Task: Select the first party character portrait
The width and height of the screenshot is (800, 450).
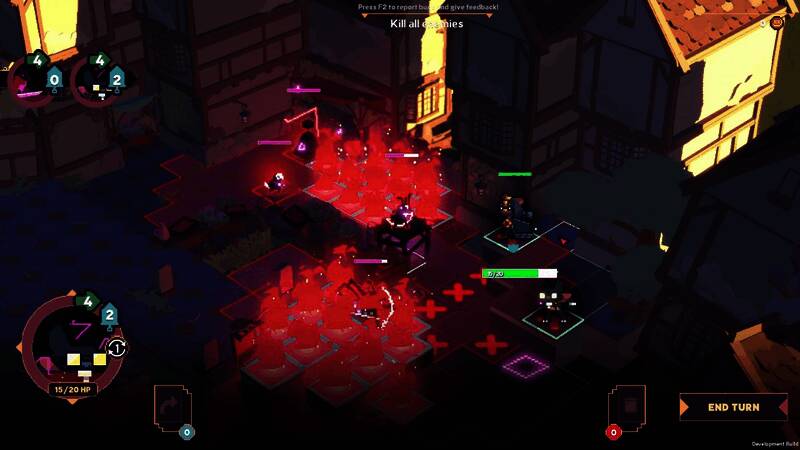Action: point(33,78)
